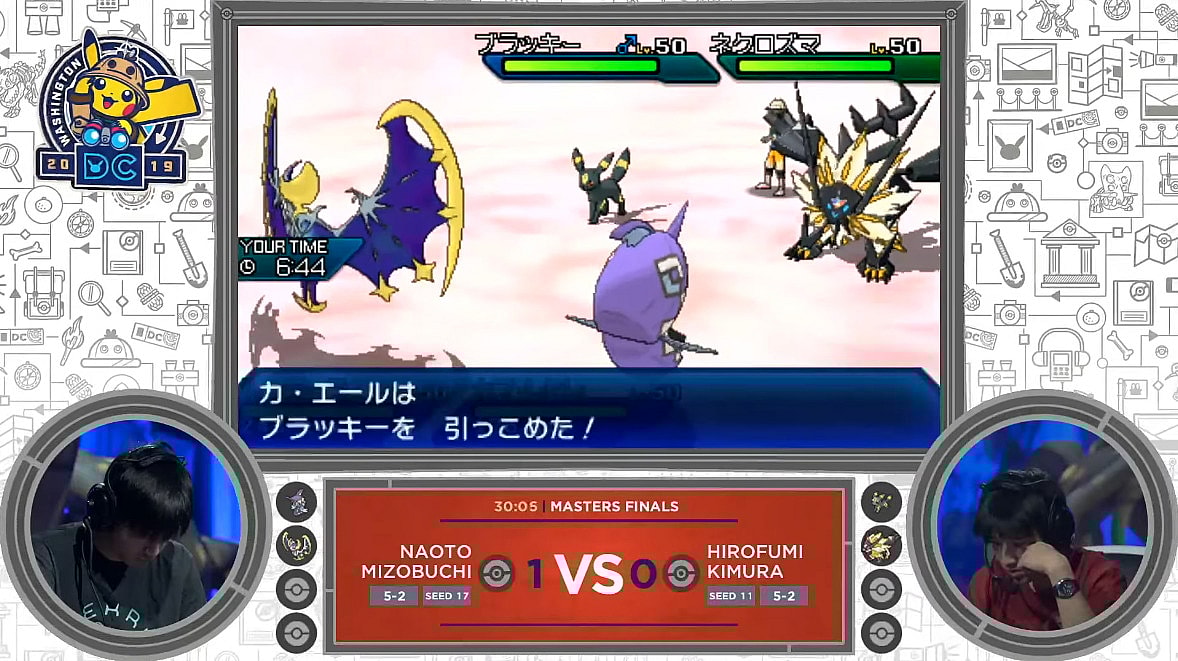The height and width of the screenshot is (661, 1178).
Task: Select the Umbreon icon in Kimura's team
Action: click(881, 501)
